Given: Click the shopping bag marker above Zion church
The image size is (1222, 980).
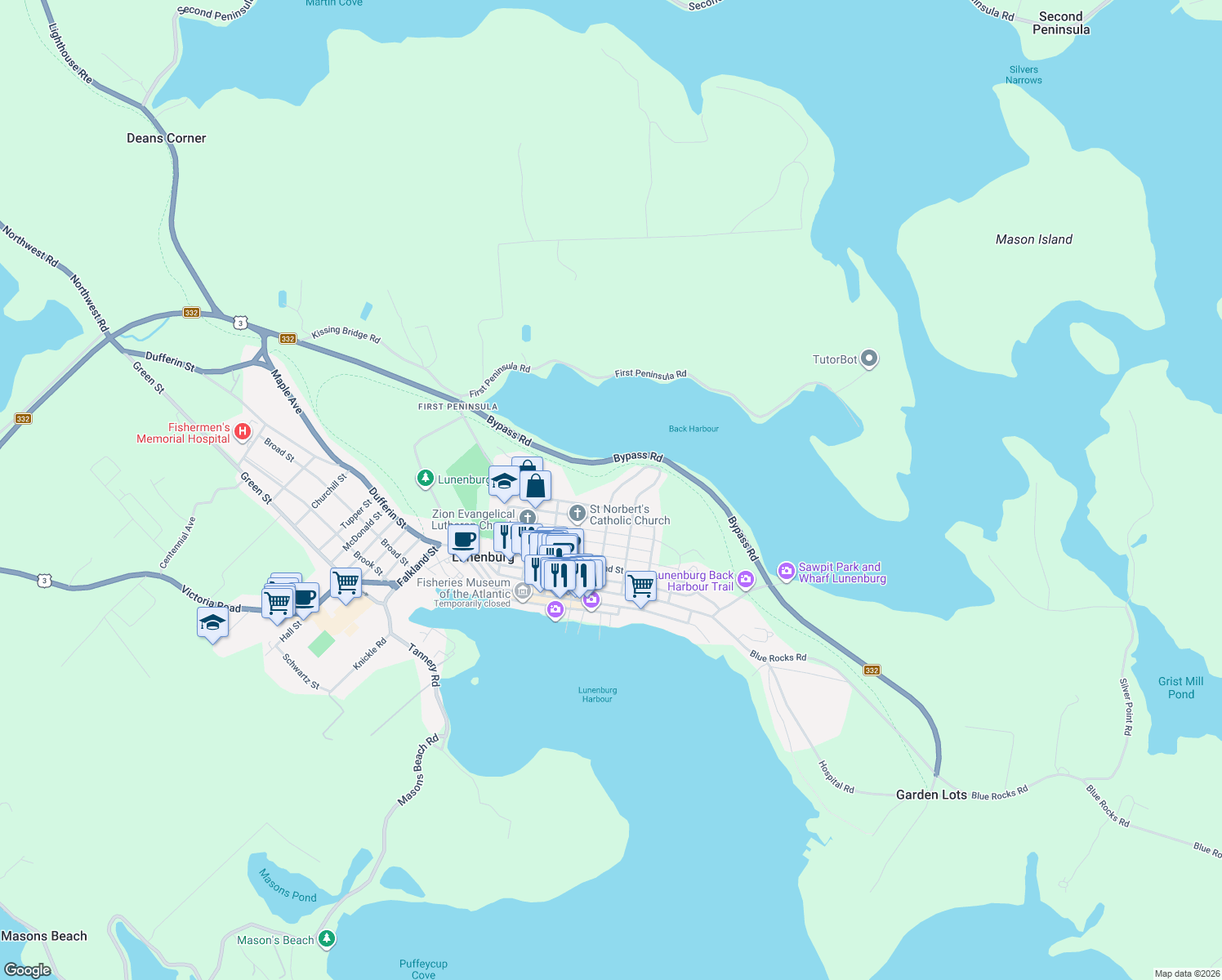Looking at the screenshot, I should 534,485.
